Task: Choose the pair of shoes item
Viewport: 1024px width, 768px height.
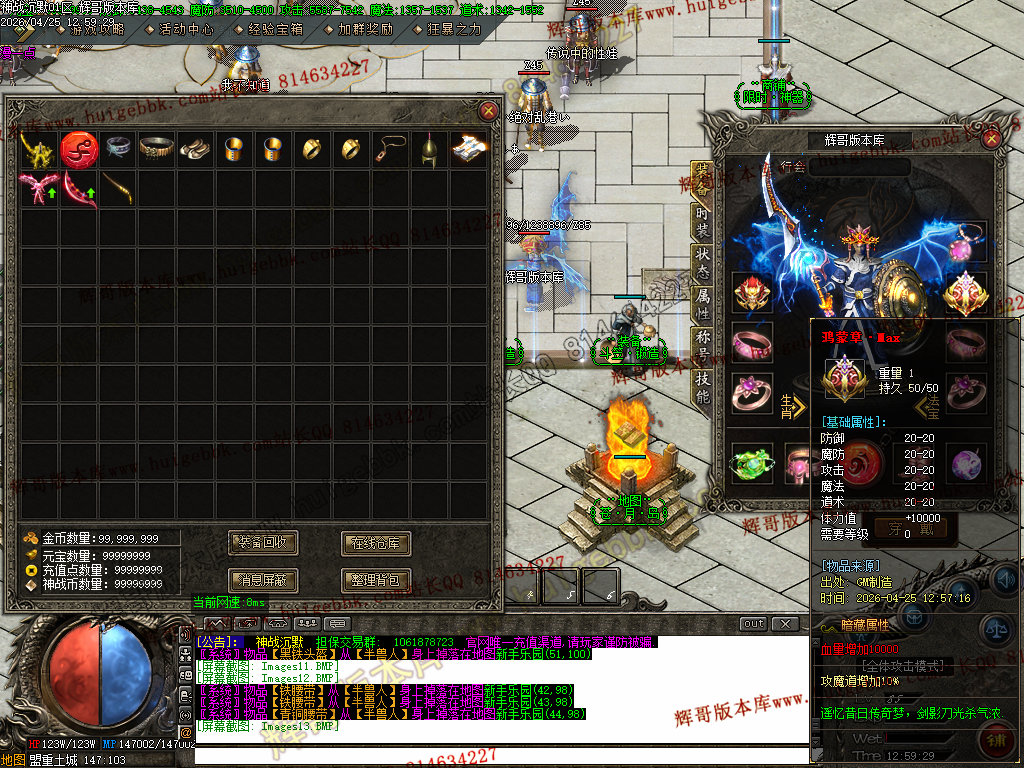Action: tap(195, 150)
